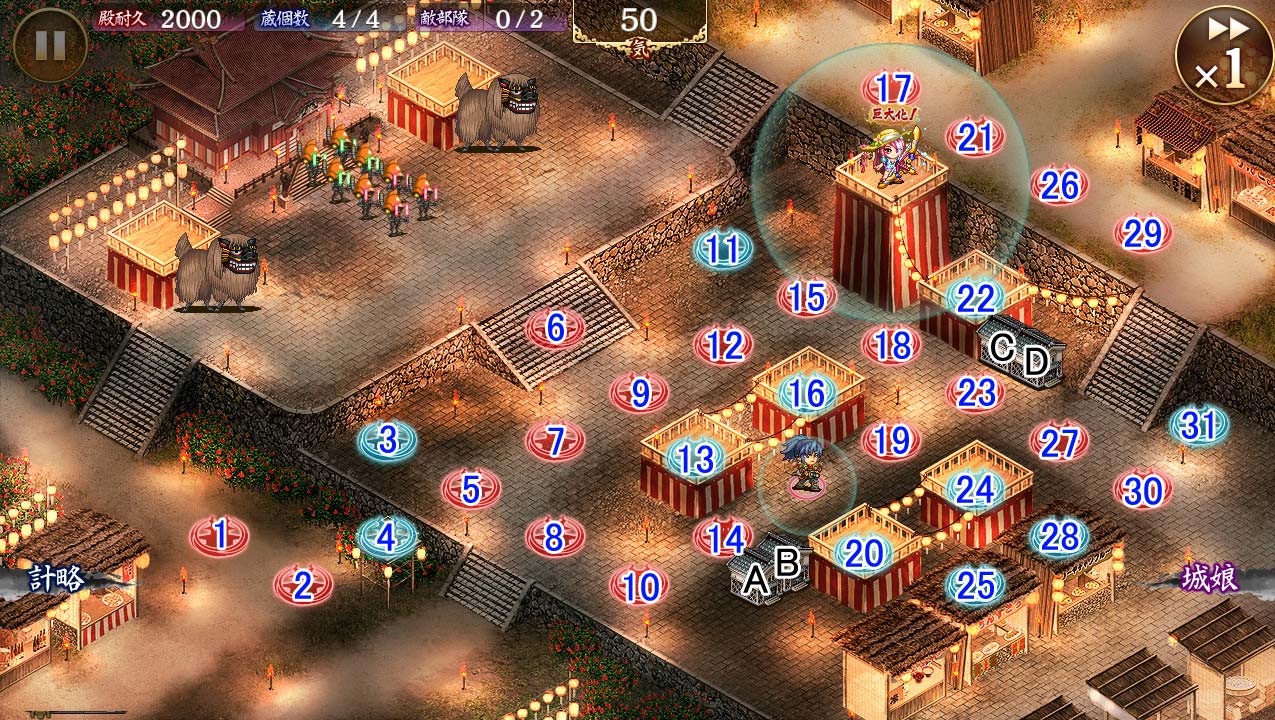Open the 計略 stratagem panel
The width and height of the screenshot is (1275, 720).
click(x=57, y=578)
